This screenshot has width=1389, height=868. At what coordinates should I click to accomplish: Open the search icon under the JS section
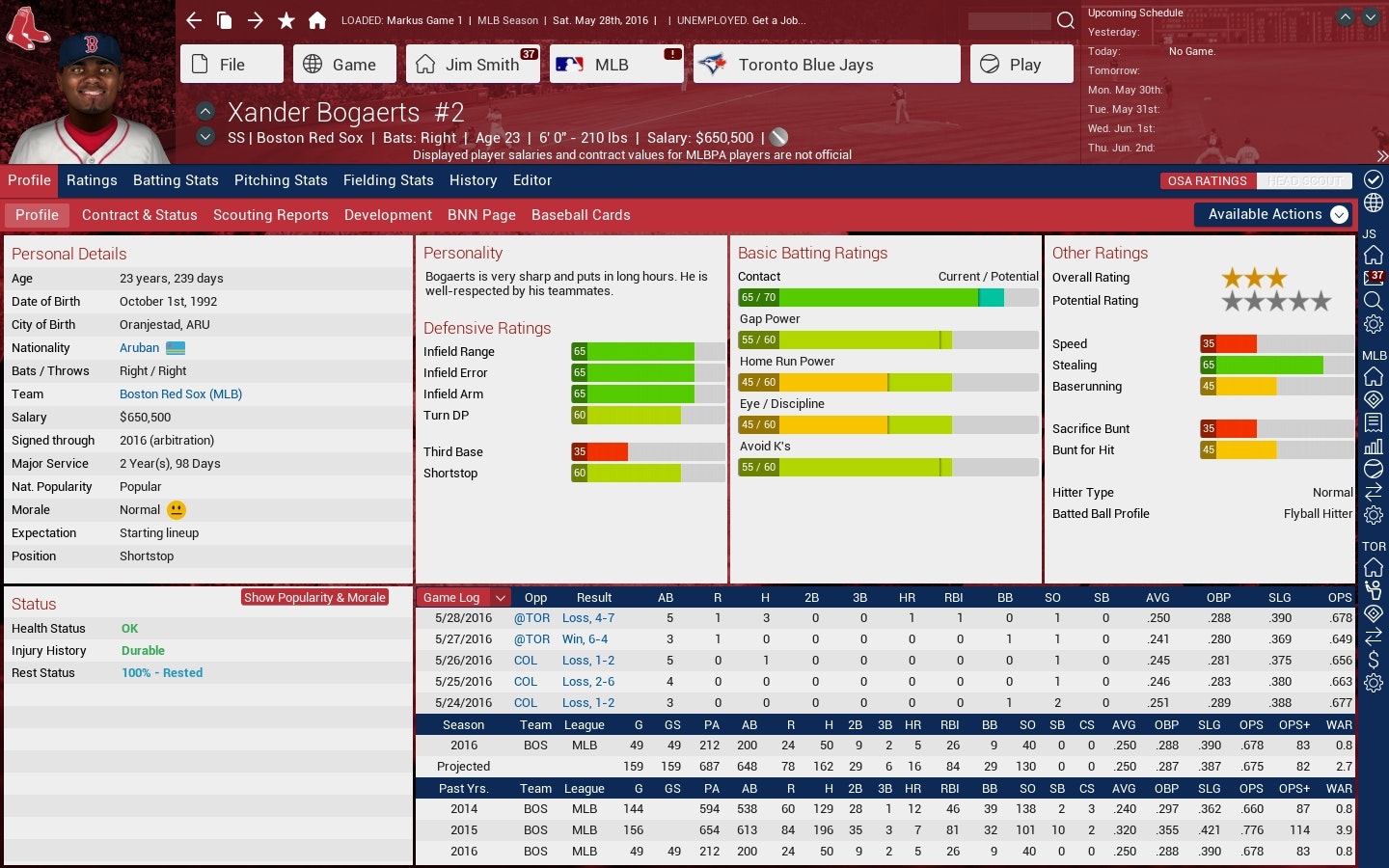(1373, 299)
